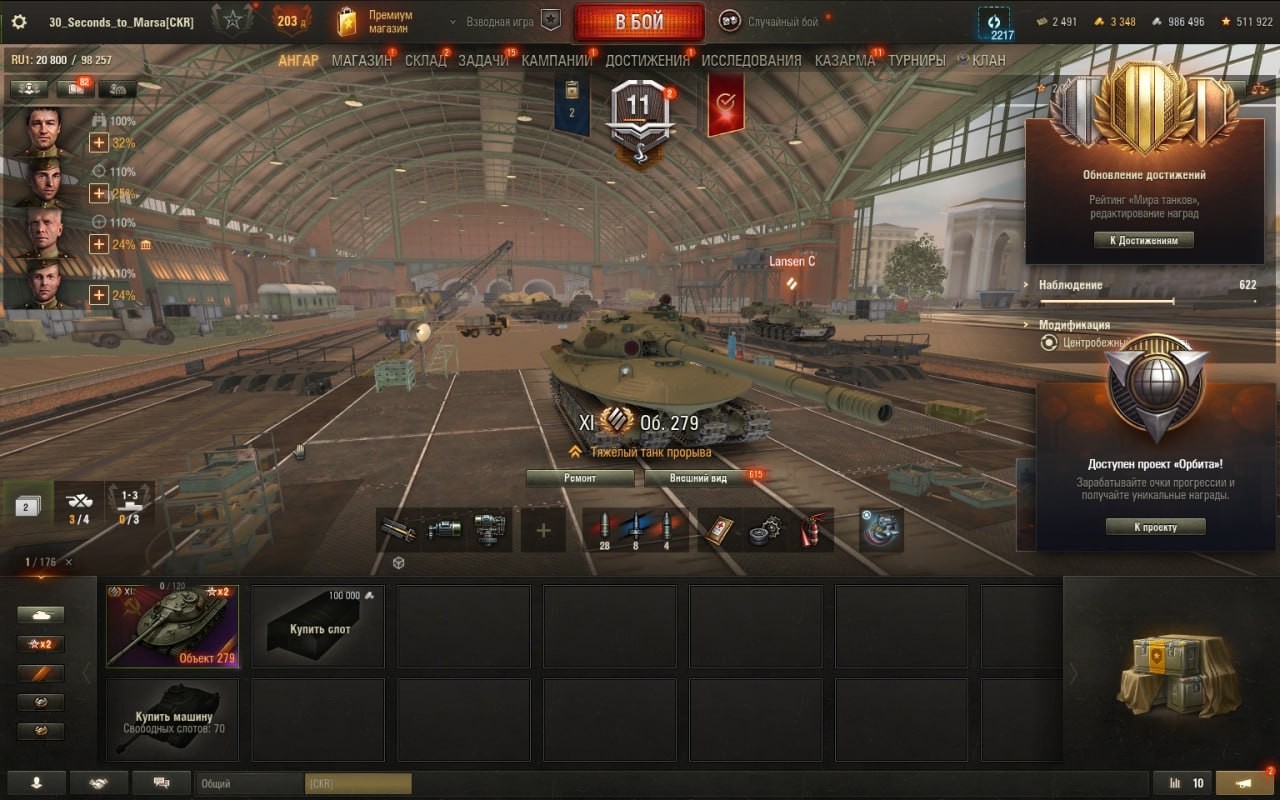Select the ИССЛЕДОВАНИЯ tab
The height and width of the screenshot is (800, 1280).
point(751,60)
